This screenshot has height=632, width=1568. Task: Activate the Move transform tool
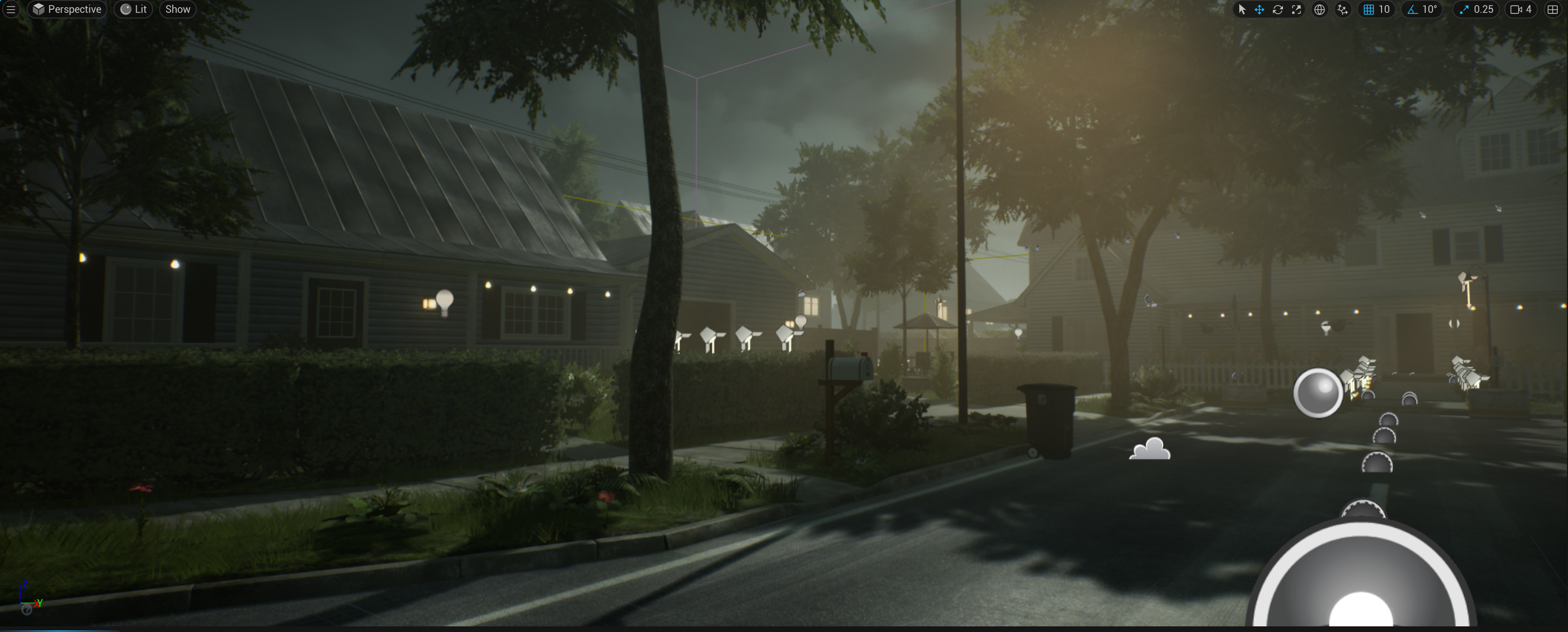pyautogui.click(x=1259, y=9)
